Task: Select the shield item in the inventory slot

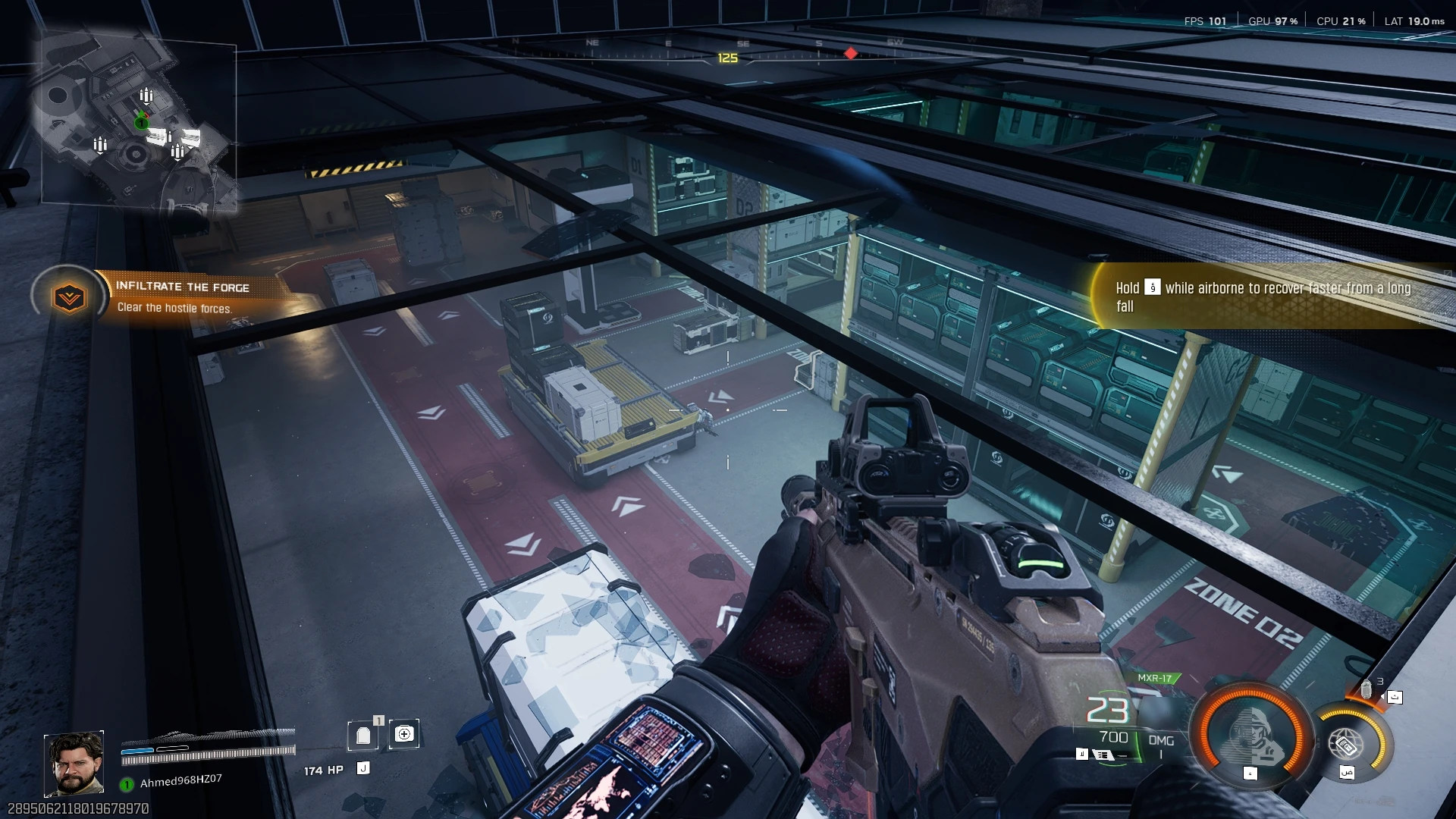Action: click(x=364, y=735)
